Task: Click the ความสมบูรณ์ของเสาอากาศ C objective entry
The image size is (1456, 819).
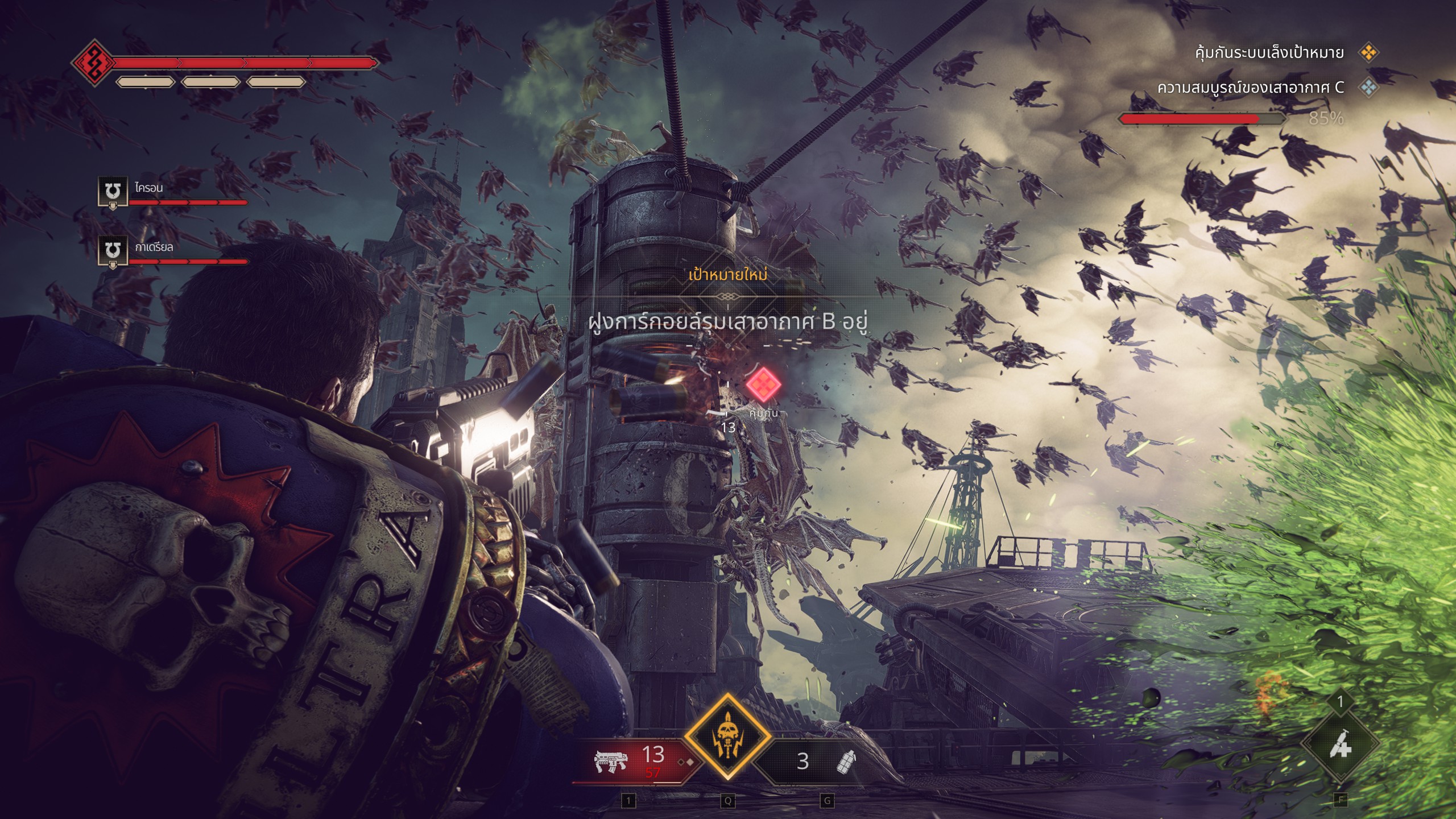Action: [x=1250, y=88]
